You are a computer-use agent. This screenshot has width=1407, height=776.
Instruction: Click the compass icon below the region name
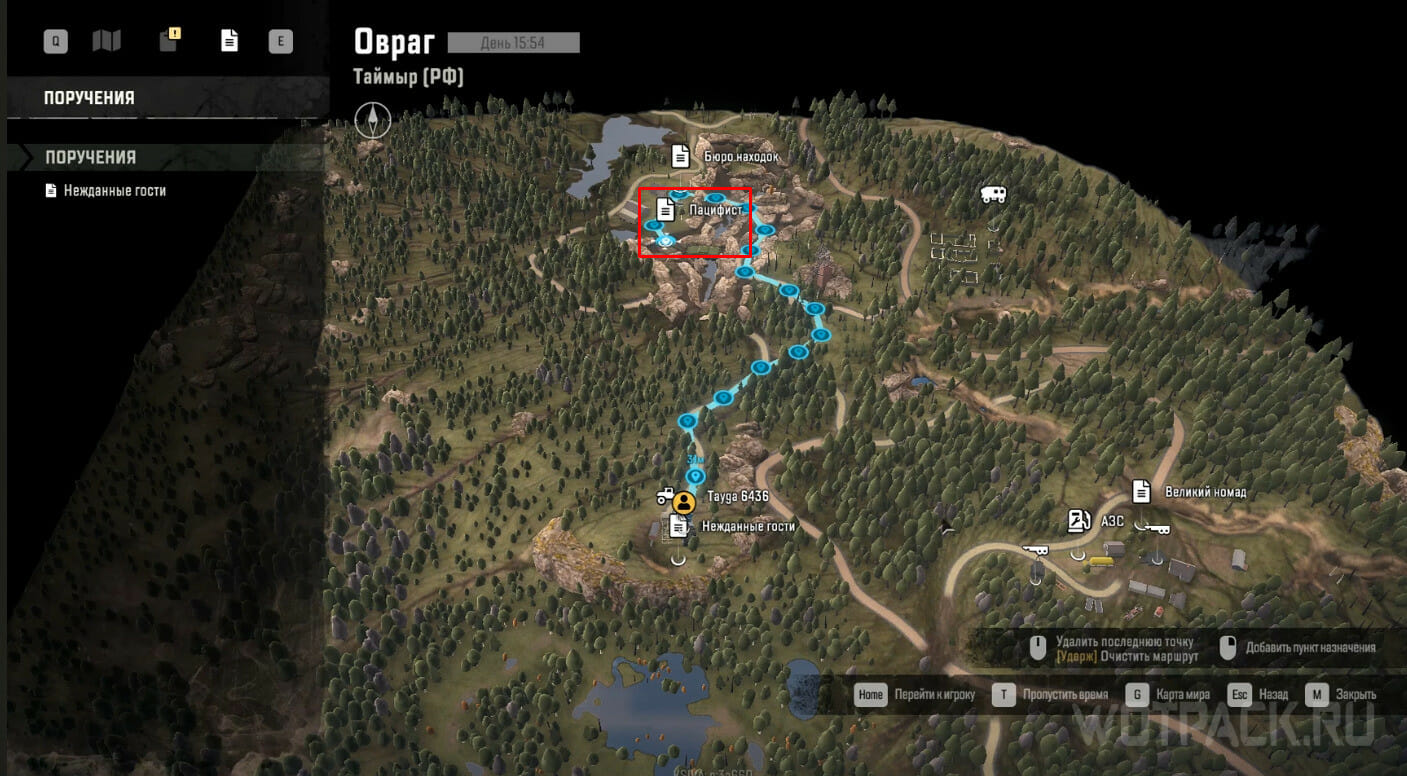click(371, 120)
